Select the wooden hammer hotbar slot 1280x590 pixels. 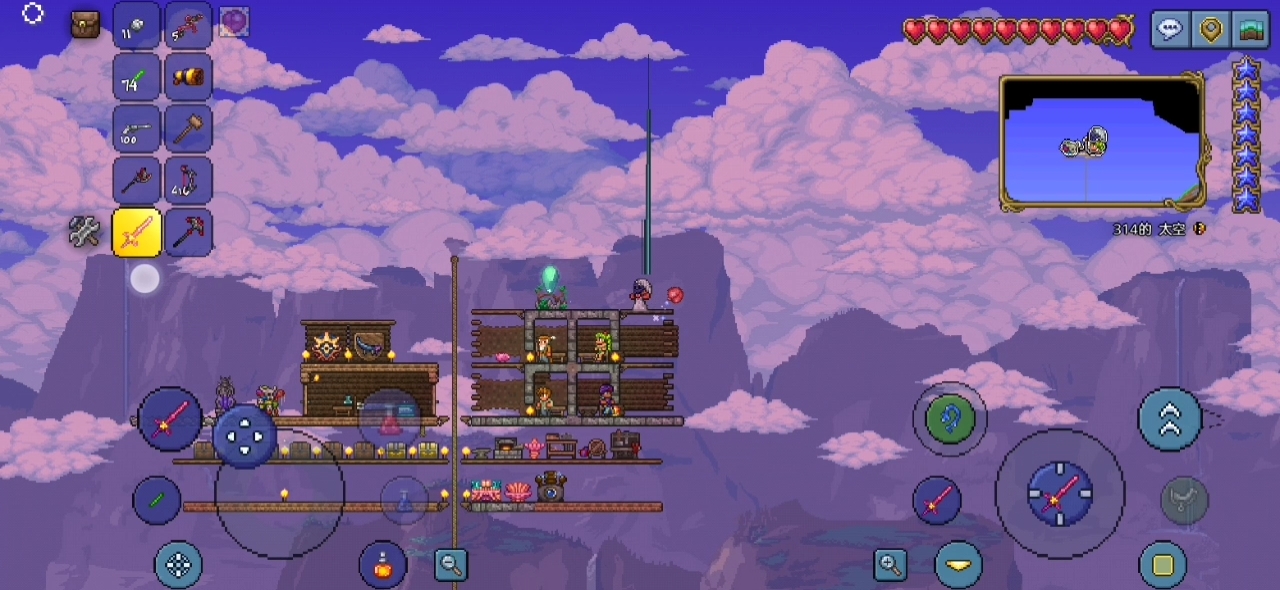click(188, 128)
